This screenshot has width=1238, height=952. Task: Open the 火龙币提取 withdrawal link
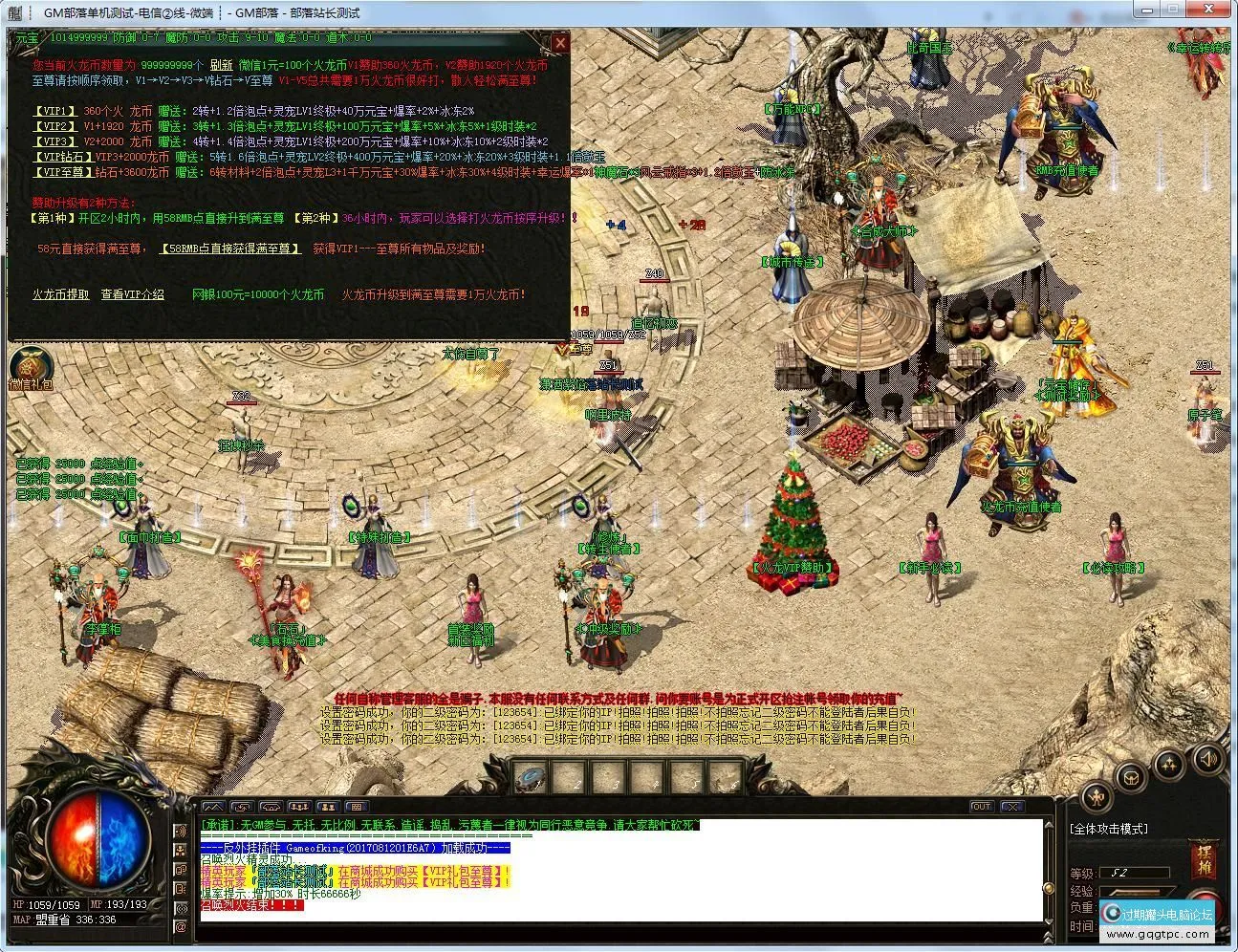tap(60, 294)
